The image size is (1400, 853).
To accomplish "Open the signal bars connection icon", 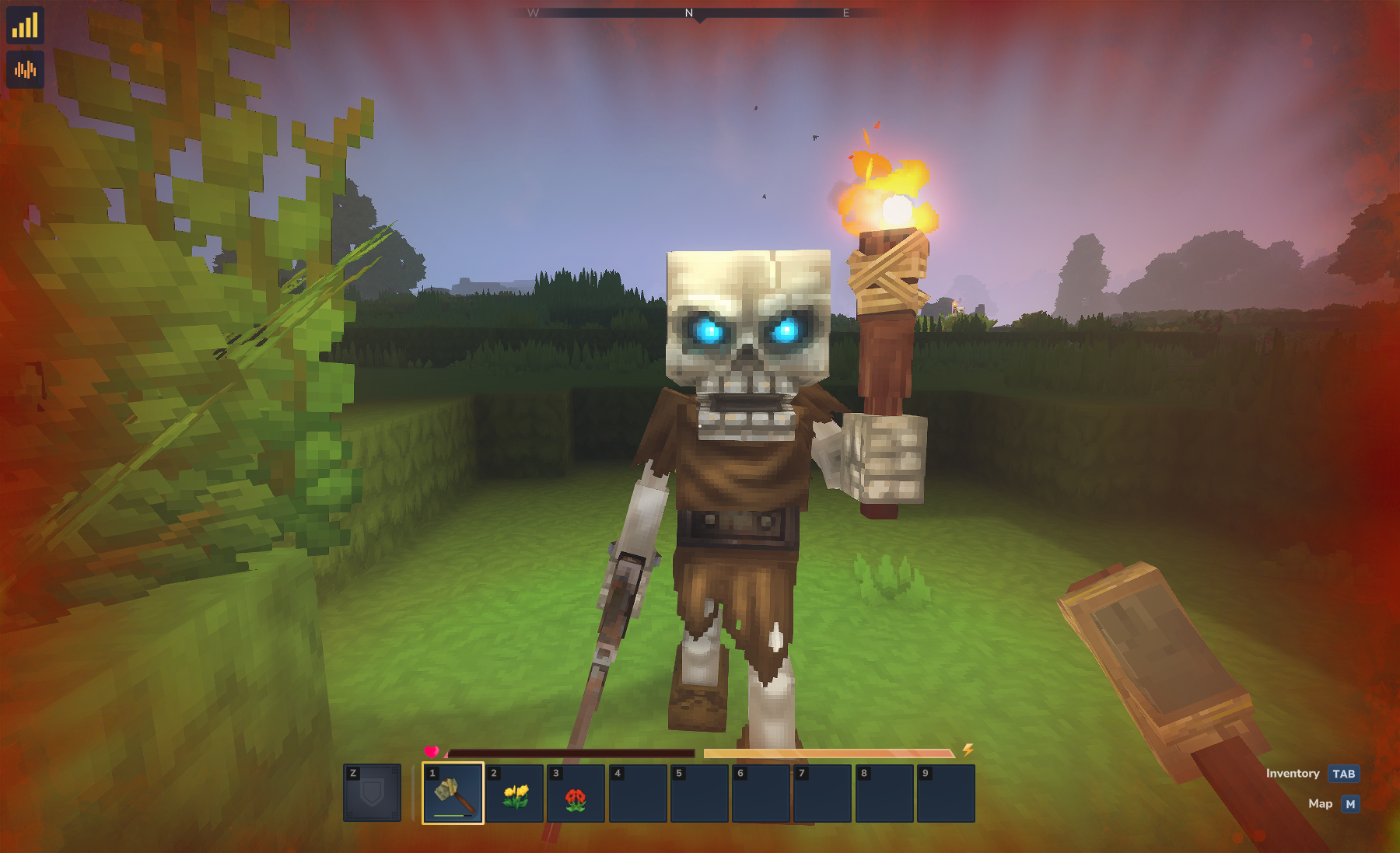I will click(25, 26).
